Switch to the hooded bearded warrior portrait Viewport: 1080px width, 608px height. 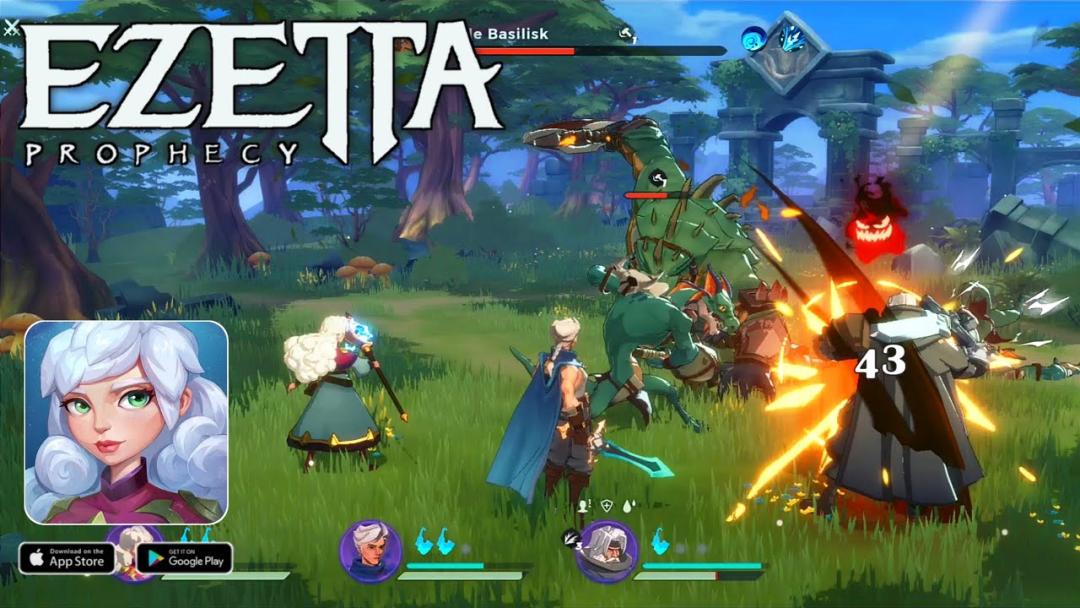(606, 551)
